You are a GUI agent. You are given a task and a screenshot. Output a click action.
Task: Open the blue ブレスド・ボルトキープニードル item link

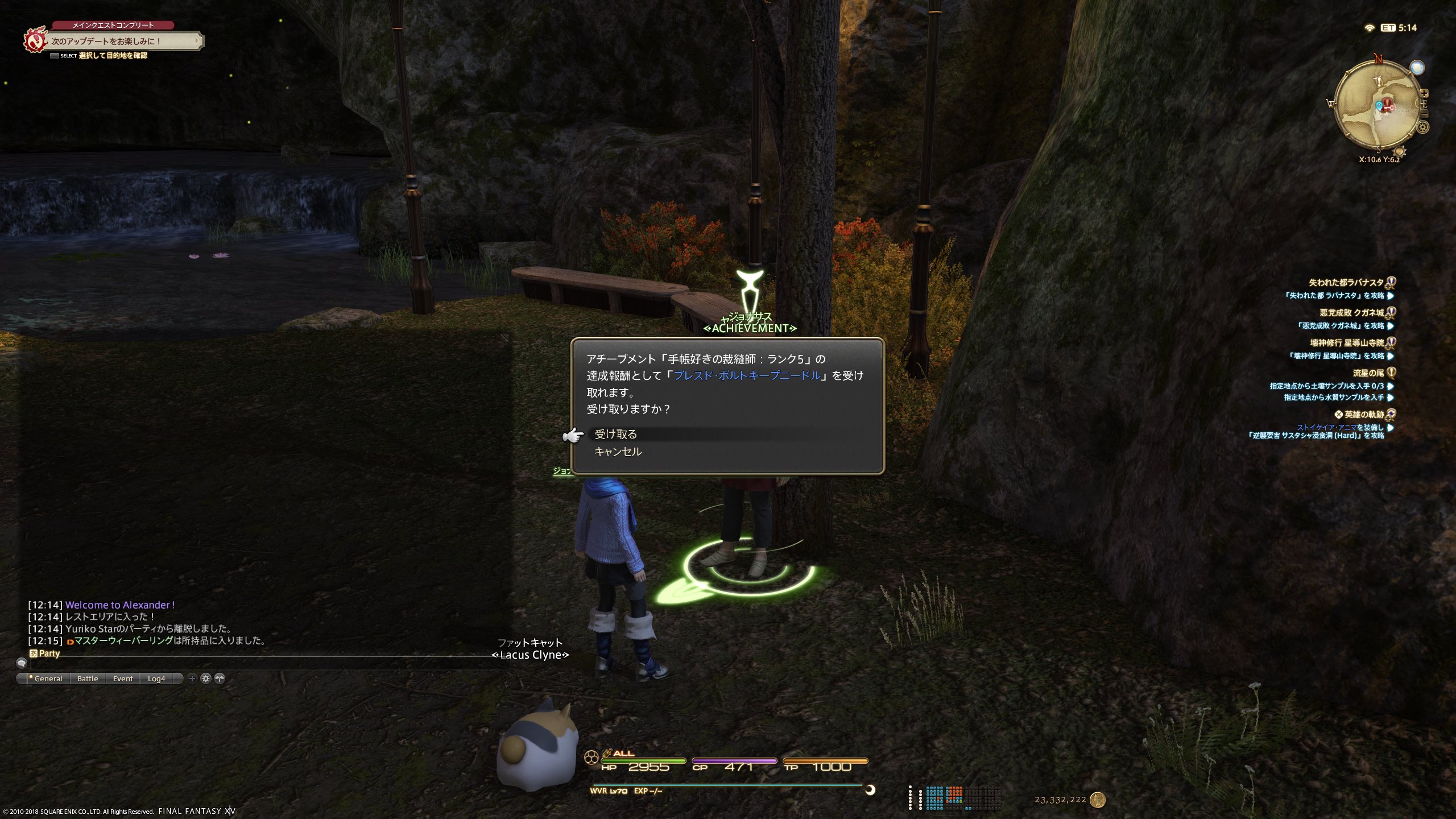click(747, 375)
